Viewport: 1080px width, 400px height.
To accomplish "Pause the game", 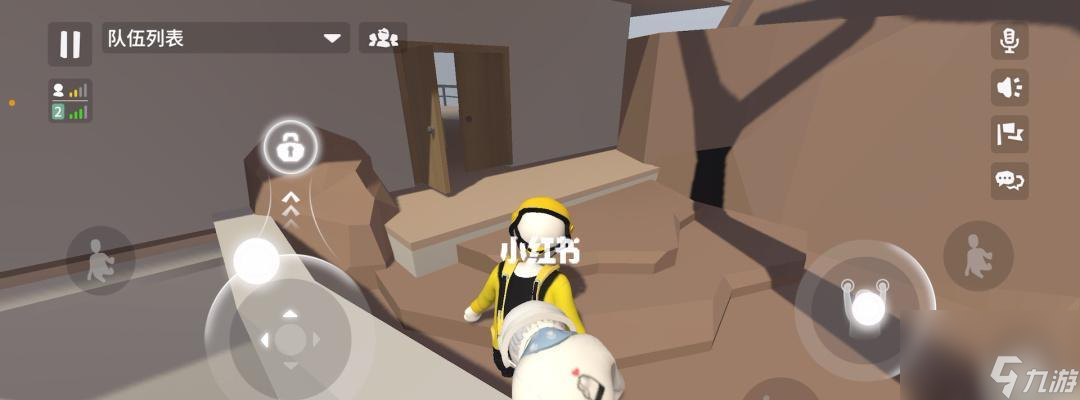I will [70, 43].
